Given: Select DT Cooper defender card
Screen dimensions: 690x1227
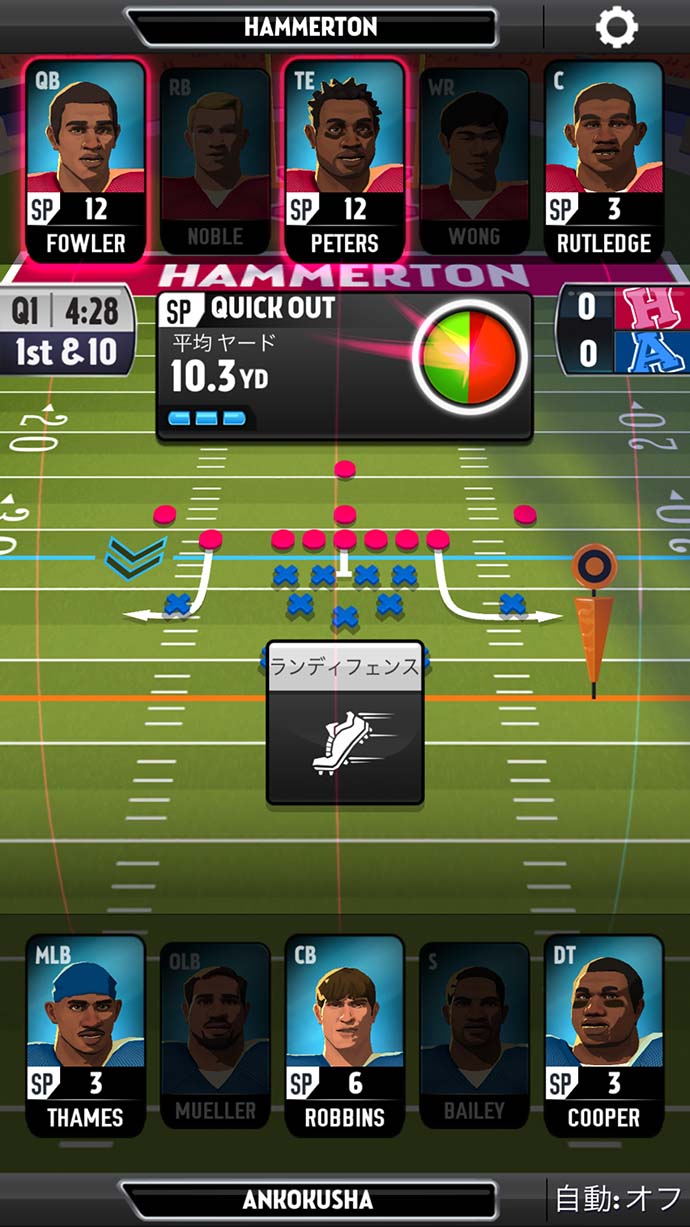Looking at the screenshot, I should [x=604, y=1035].
